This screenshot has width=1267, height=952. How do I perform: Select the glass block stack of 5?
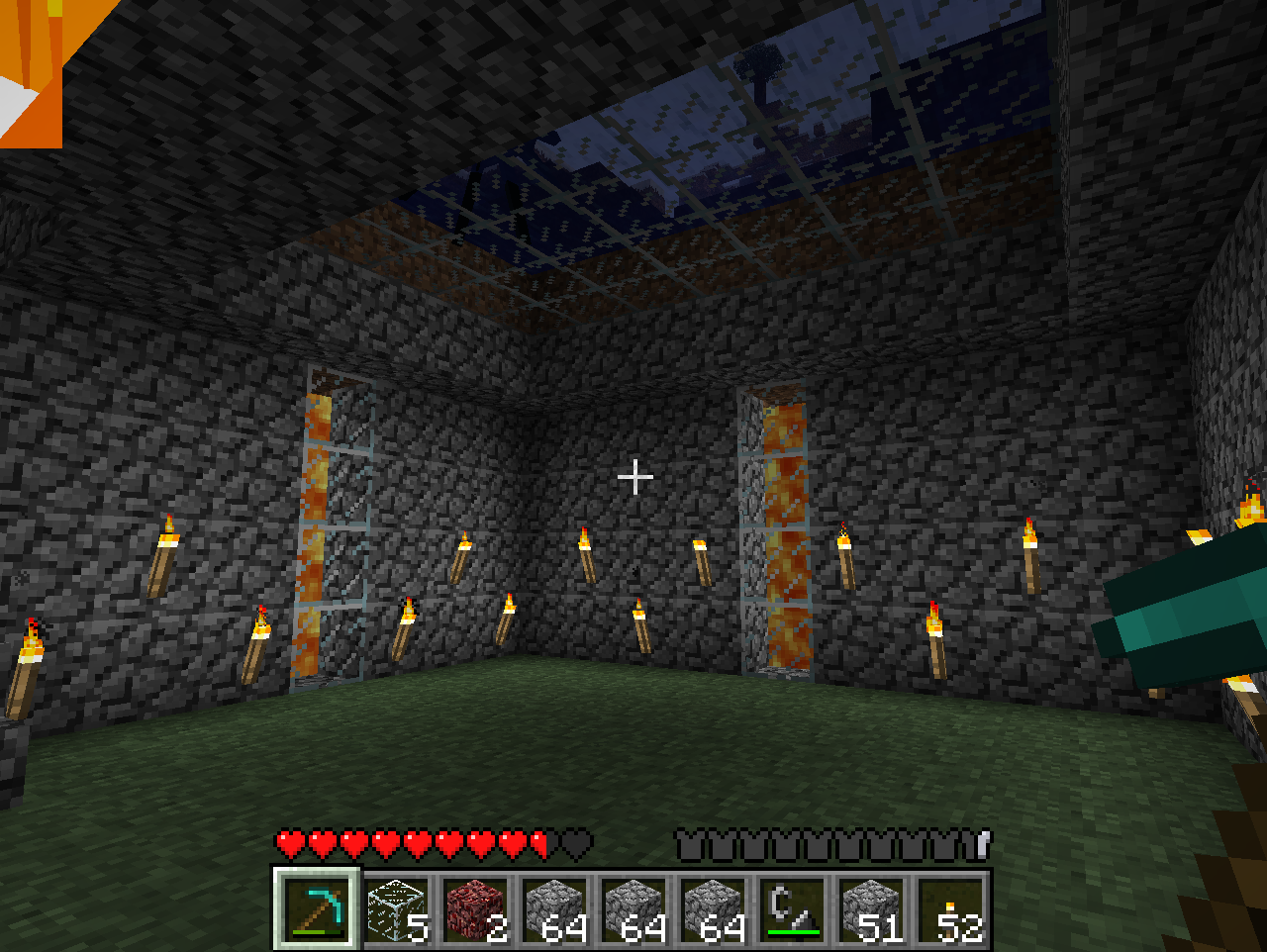(x=397, y=908)
